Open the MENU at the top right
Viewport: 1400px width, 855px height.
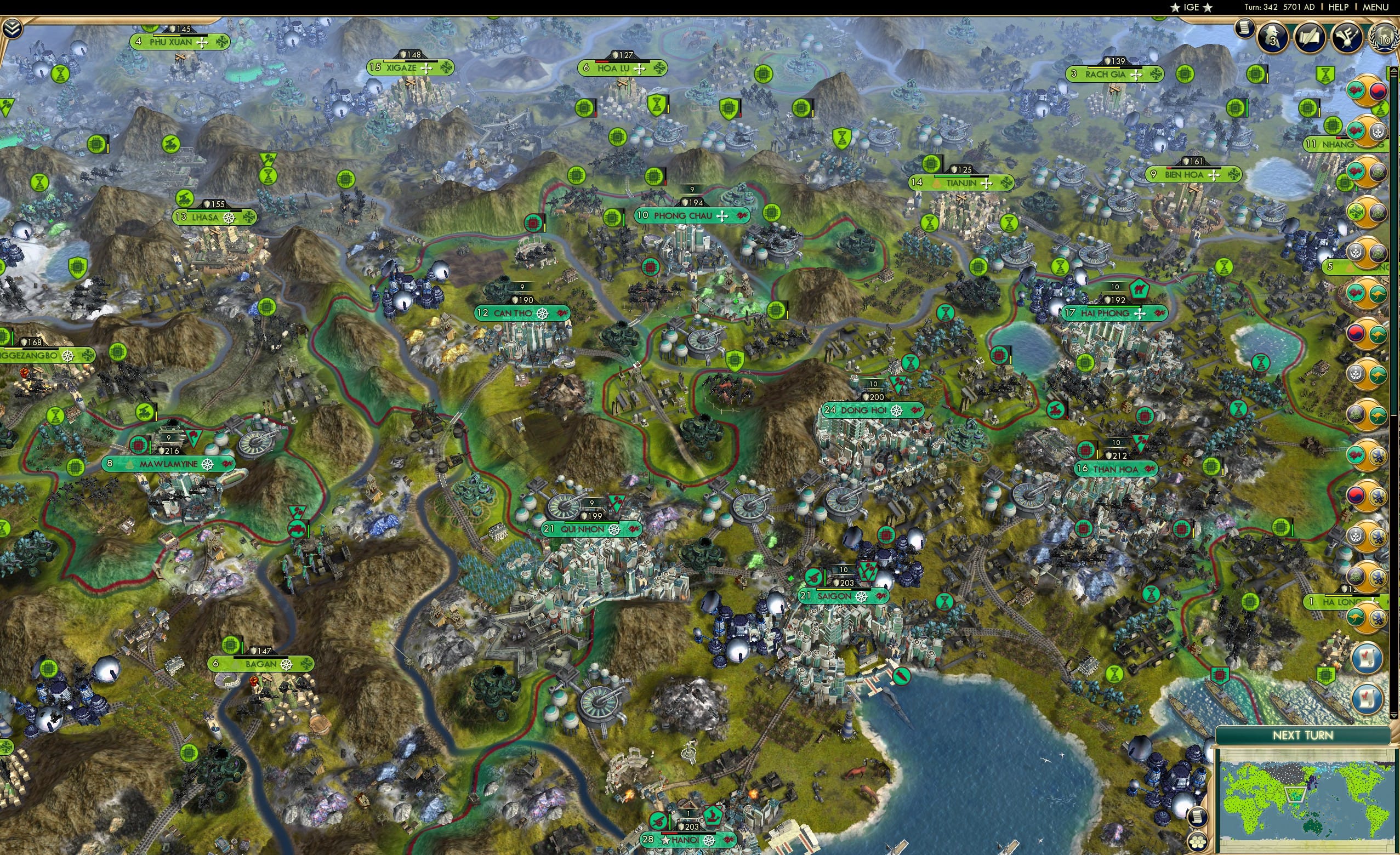[x=1378, y=7]
